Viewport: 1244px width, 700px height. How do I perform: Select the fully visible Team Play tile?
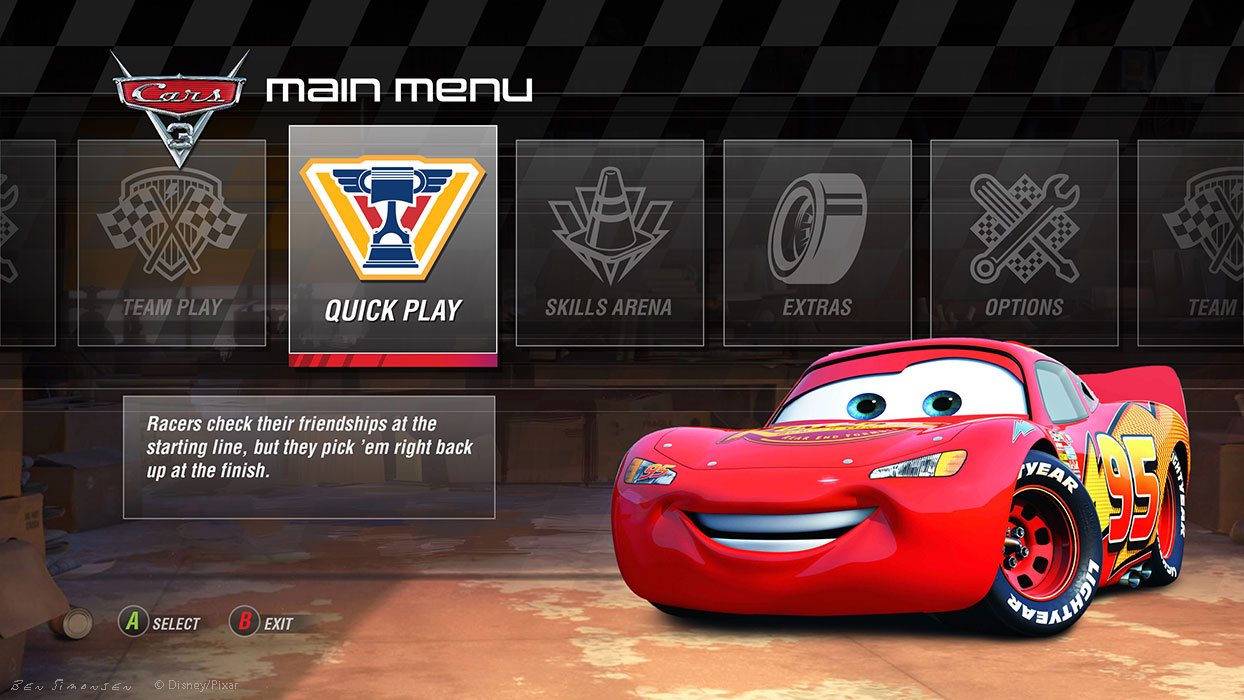pos(172,242)
